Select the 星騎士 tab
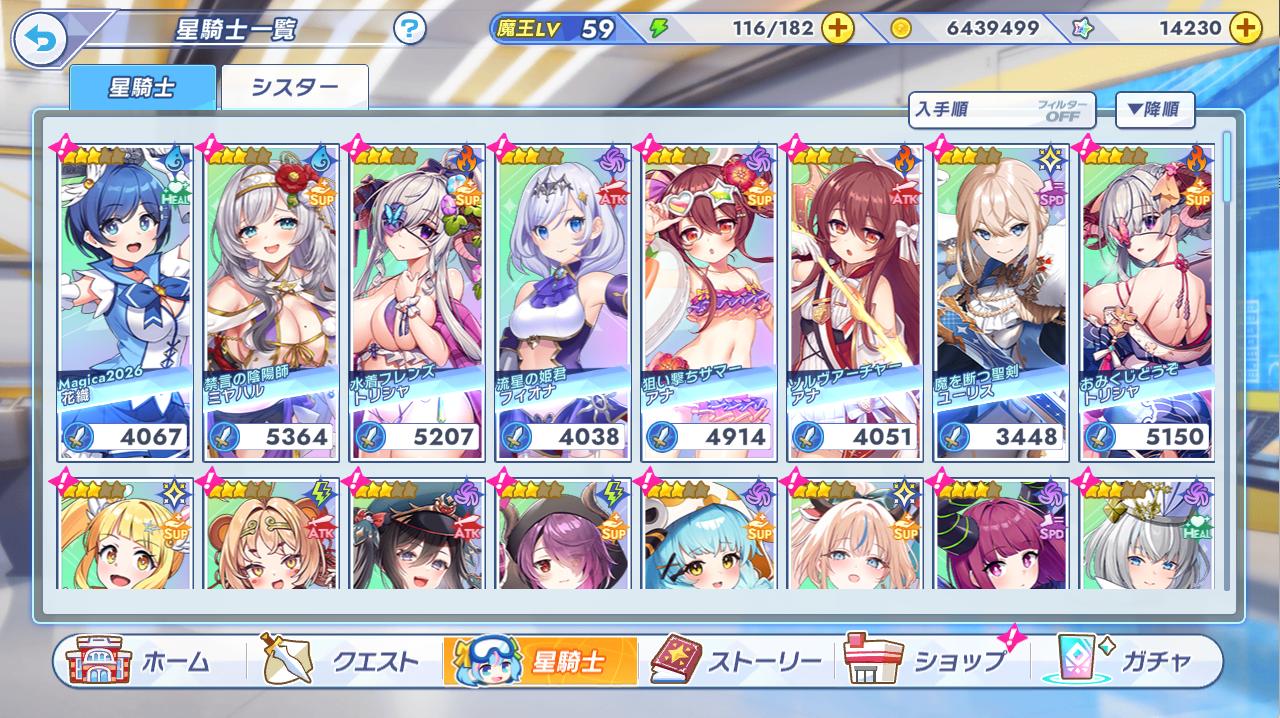 pyautogui.click(x=142, y=87)
